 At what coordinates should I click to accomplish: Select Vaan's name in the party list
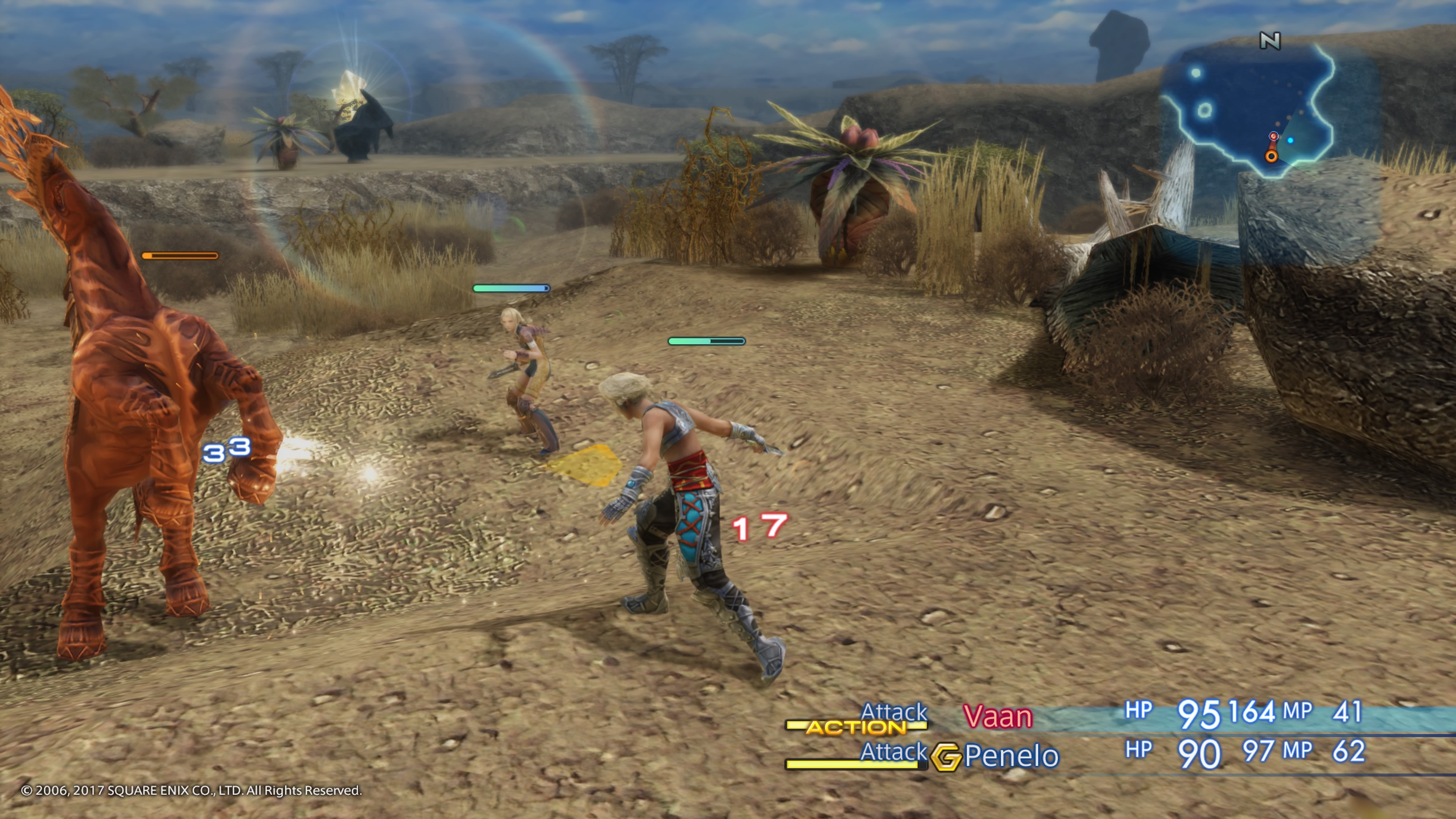pos(998,717)
